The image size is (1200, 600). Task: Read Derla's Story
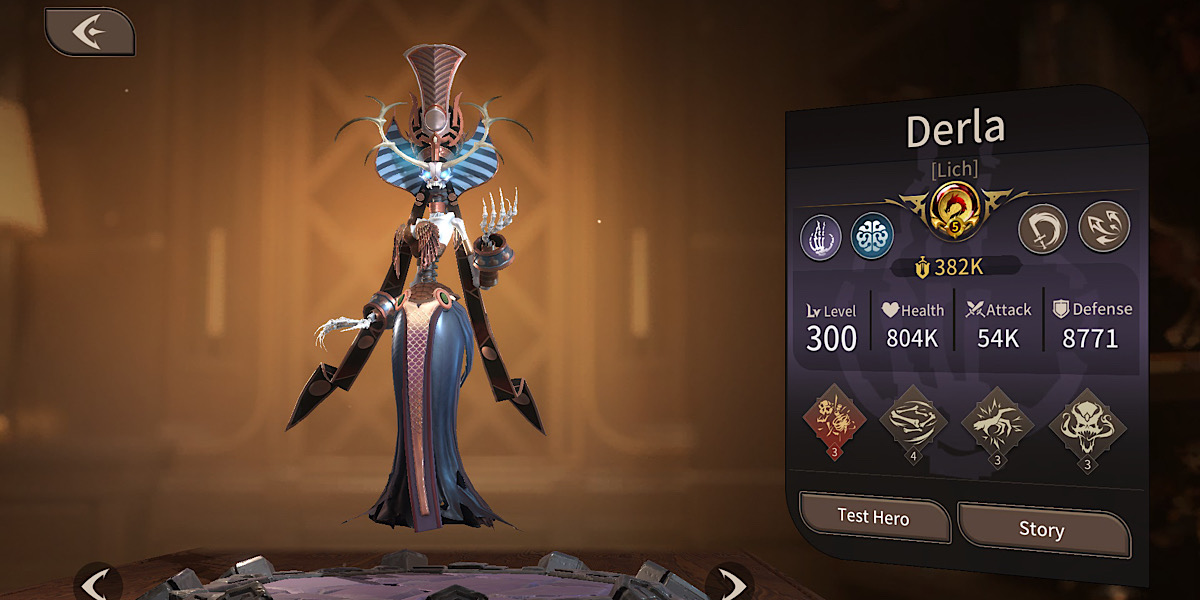click(x=1041, y=529)
